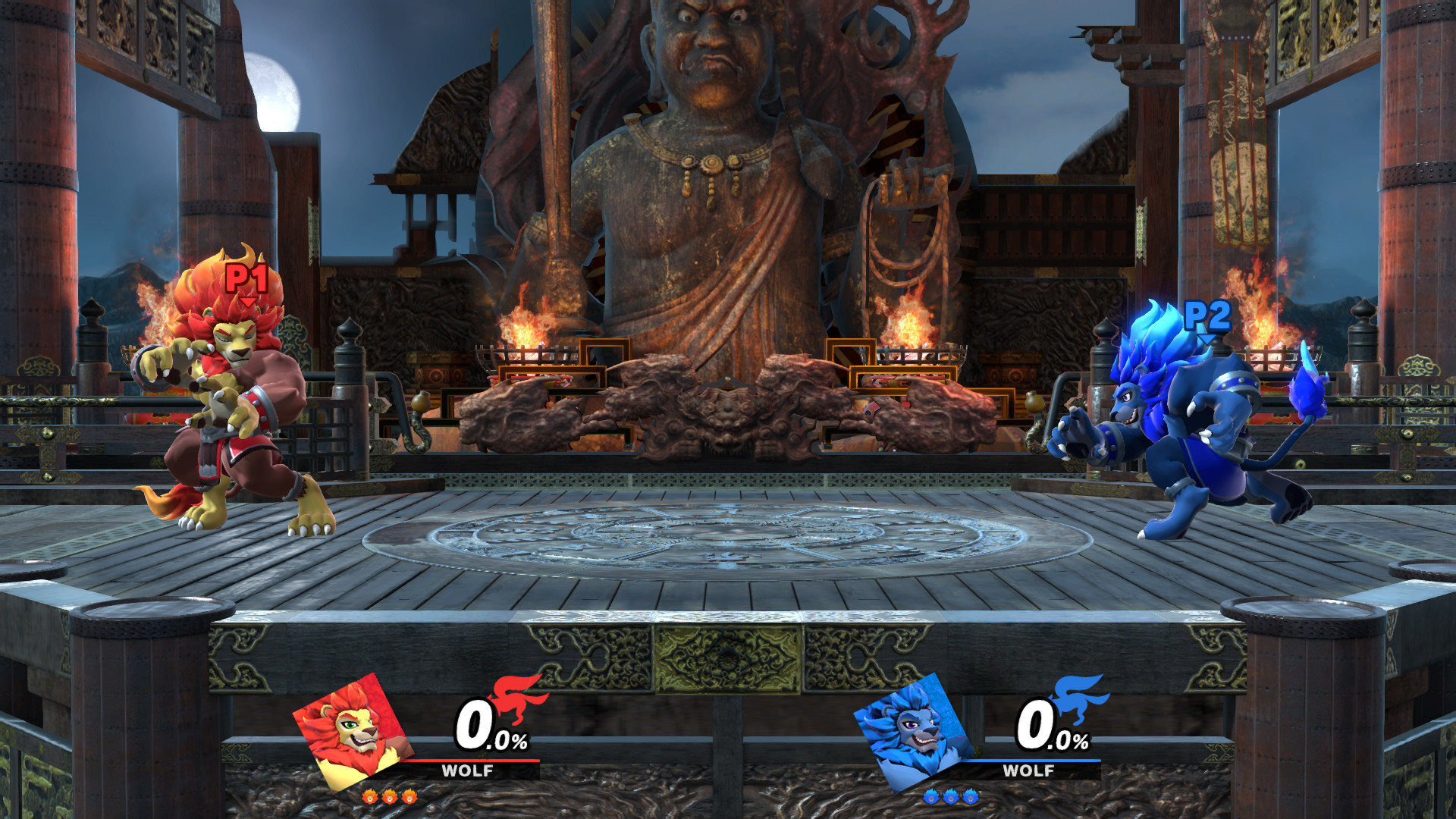Click the first red Wolf stock icon

coord(370,797)
